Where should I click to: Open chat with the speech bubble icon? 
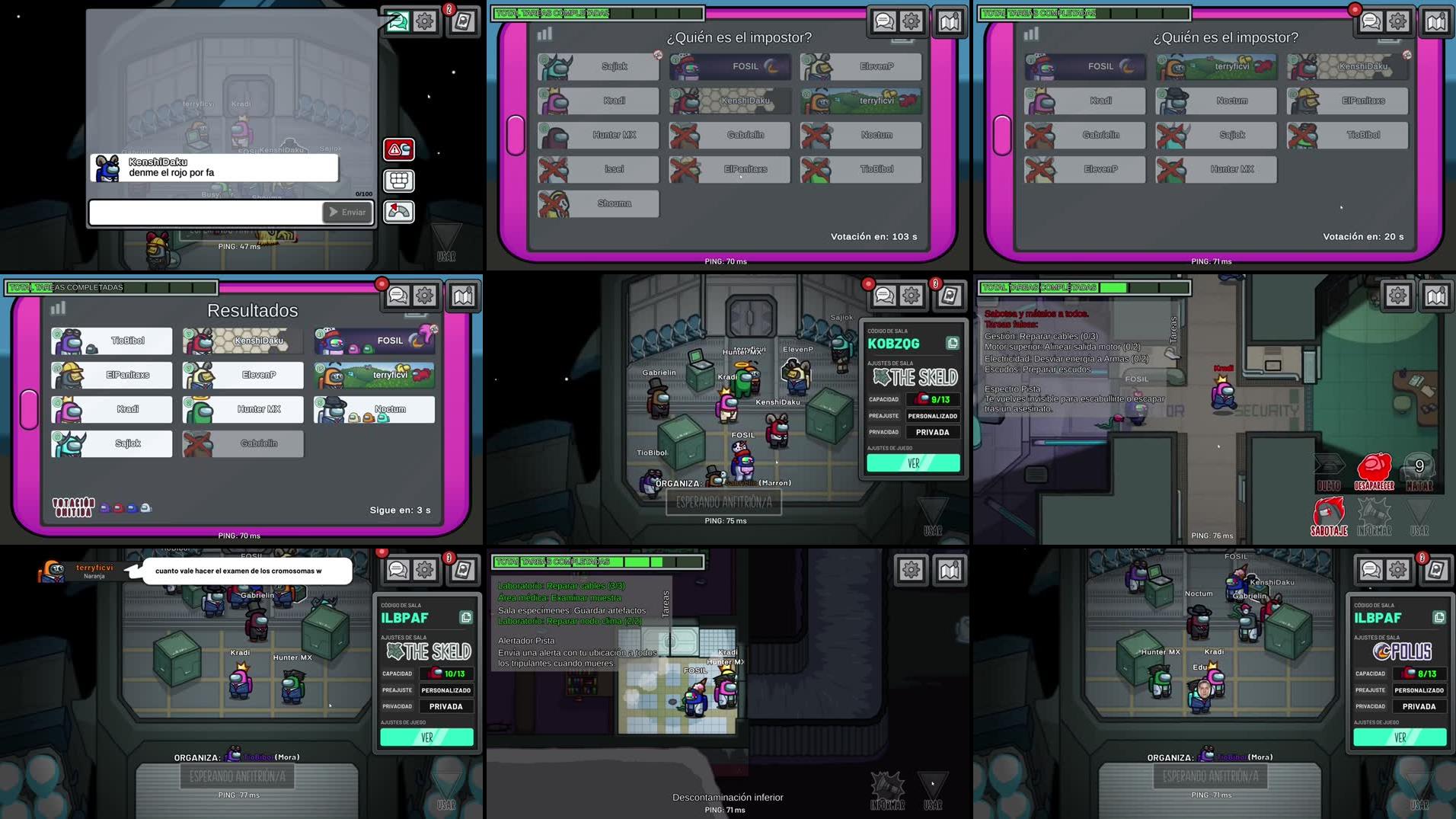883,21
